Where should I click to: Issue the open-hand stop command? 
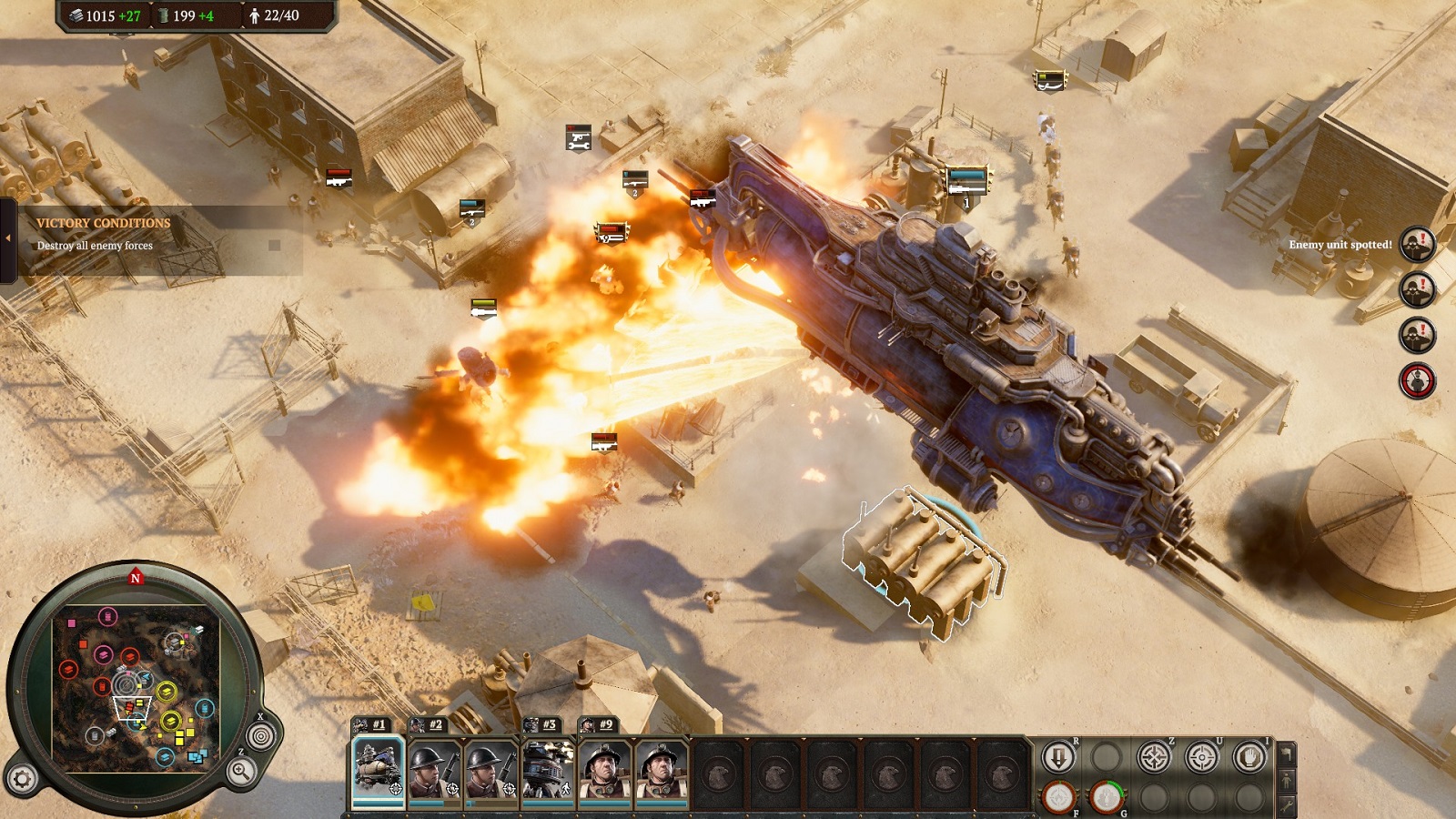[x=1249, y=757]
